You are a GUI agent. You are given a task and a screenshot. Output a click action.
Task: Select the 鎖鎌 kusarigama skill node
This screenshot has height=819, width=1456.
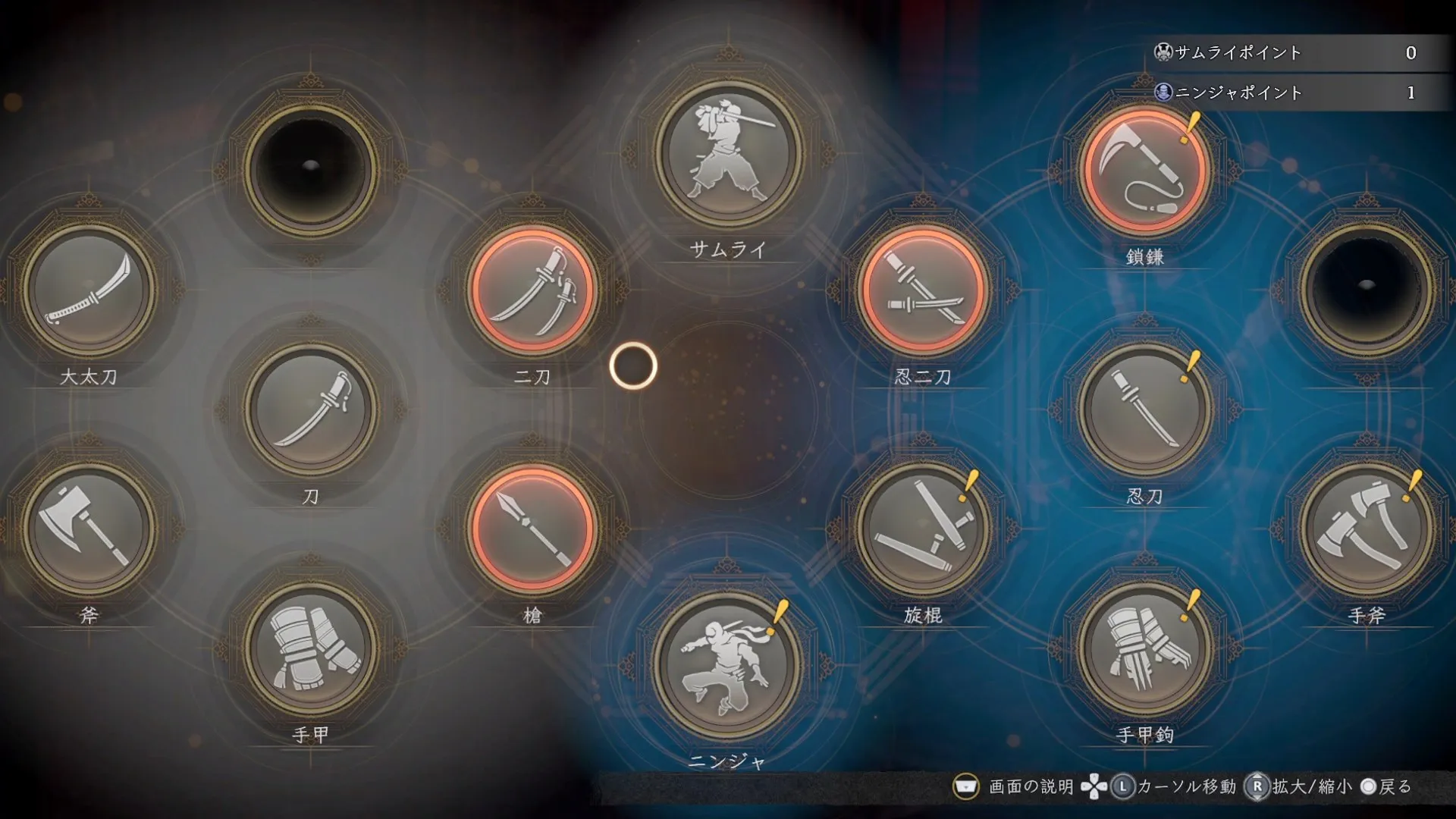point(1144,170)
